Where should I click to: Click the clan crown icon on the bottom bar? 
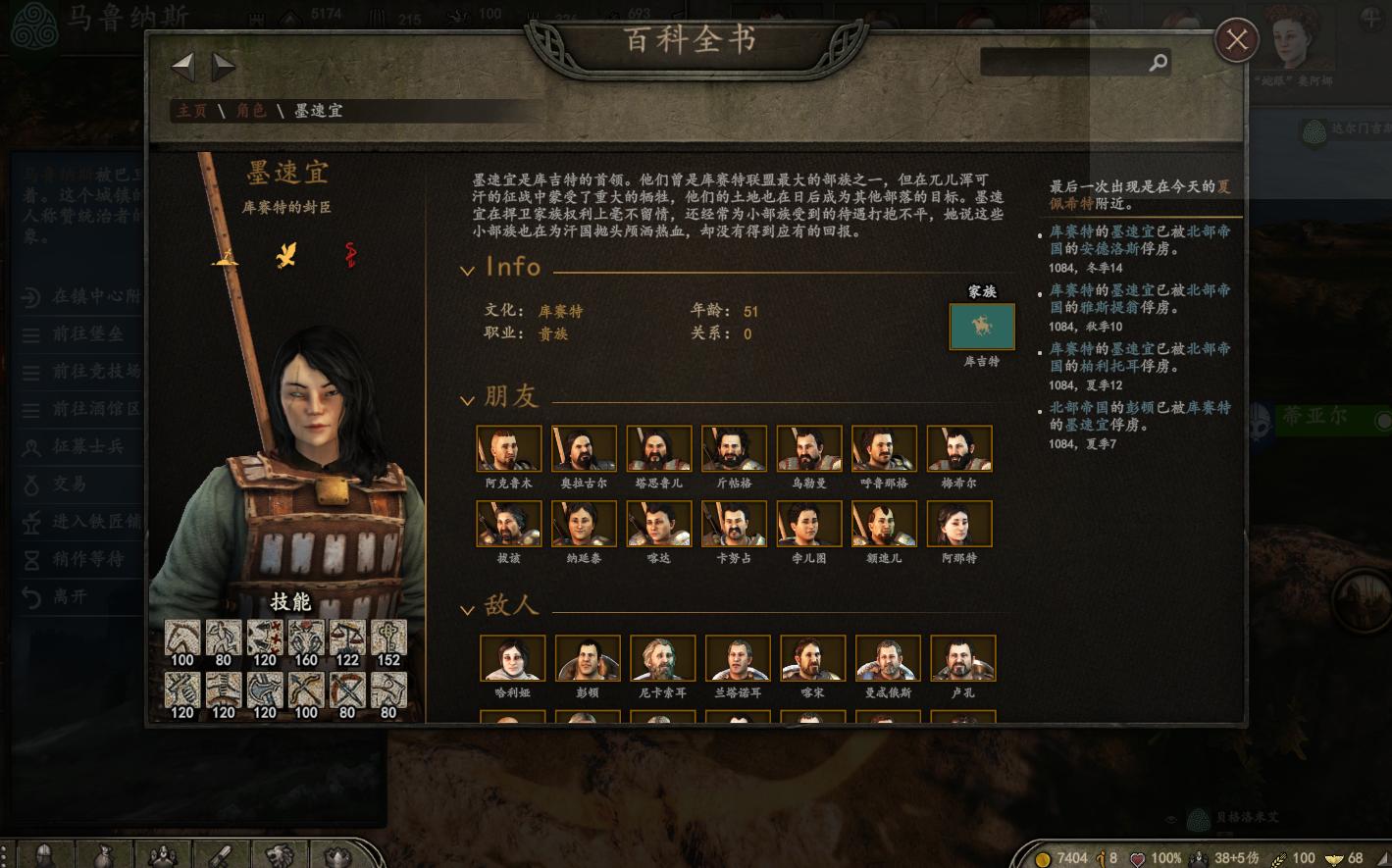tap(335, 853)
